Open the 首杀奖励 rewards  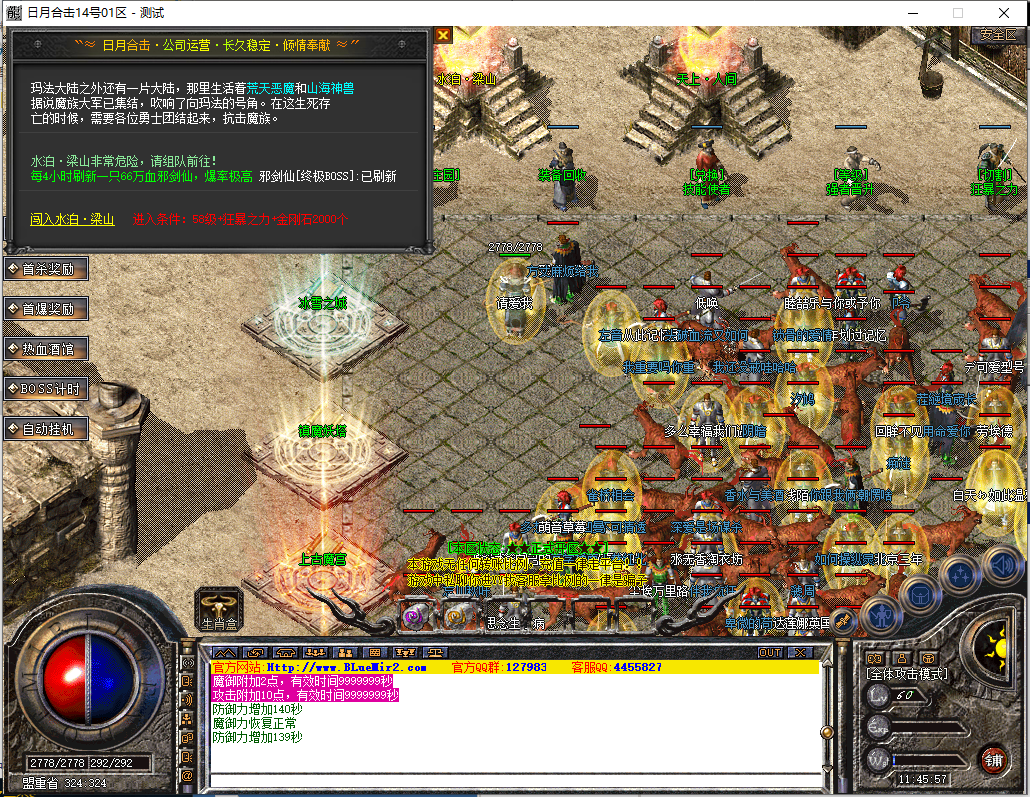(x=46, y=269)
